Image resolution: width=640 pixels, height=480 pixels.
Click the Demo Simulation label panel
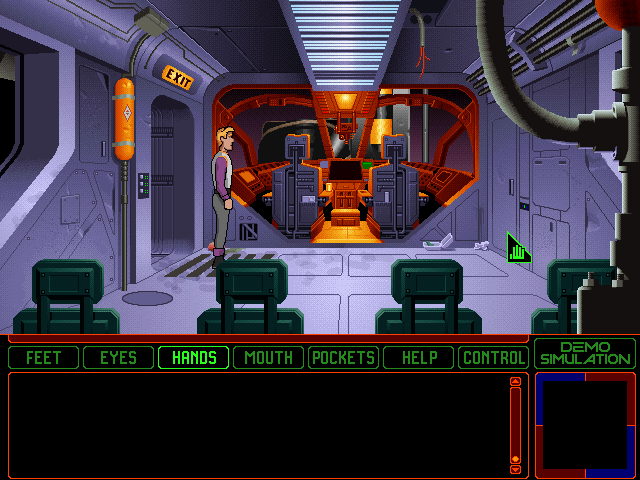[x=585, y=353]
